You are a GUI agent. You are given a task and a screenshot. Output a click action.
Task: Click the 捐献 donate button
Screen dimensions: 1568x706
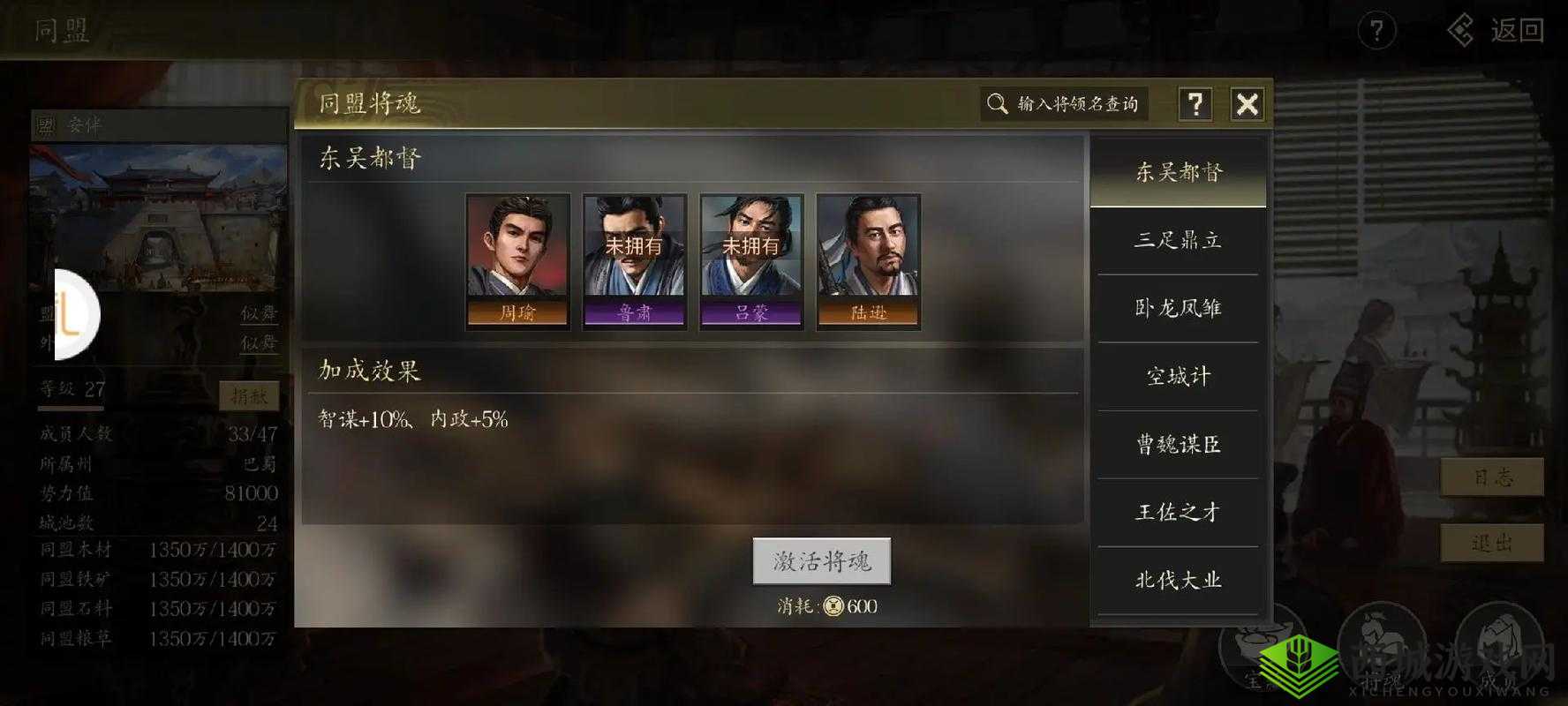click(x=249, y=395)
